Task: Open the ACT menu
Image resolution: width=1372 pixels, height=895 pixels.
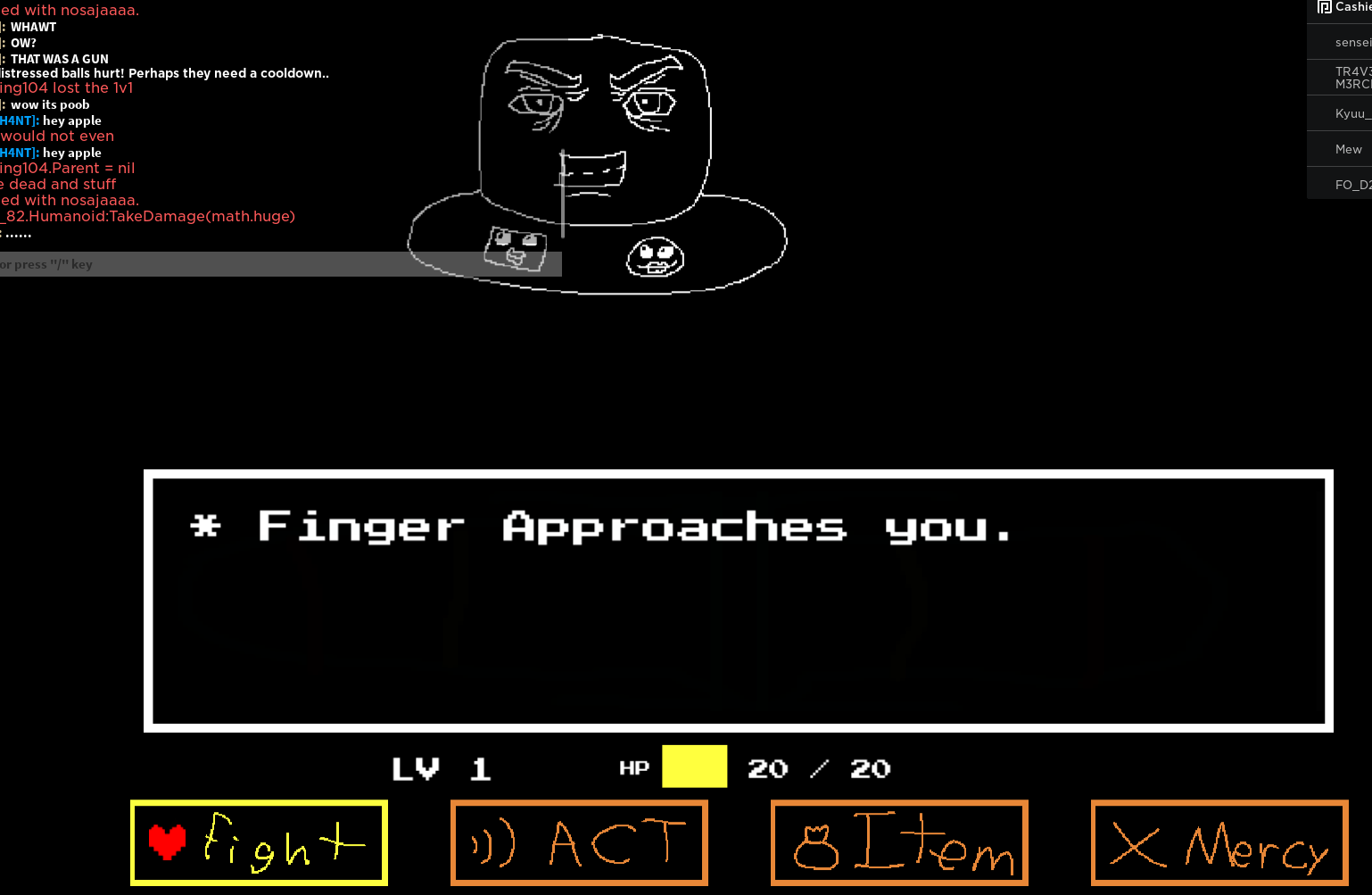Action: coord(579,841)
